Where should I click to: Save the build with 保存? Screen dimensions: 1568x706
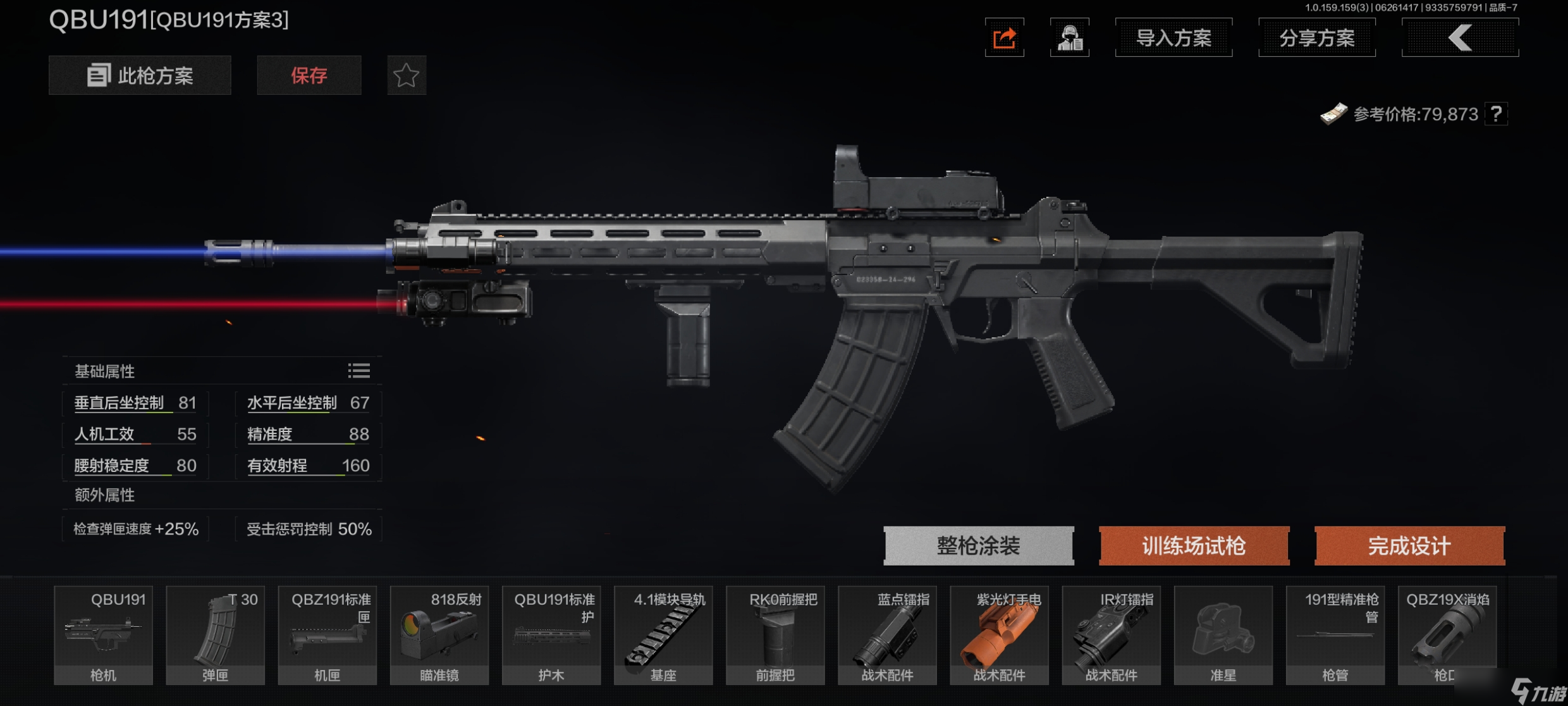309,75
